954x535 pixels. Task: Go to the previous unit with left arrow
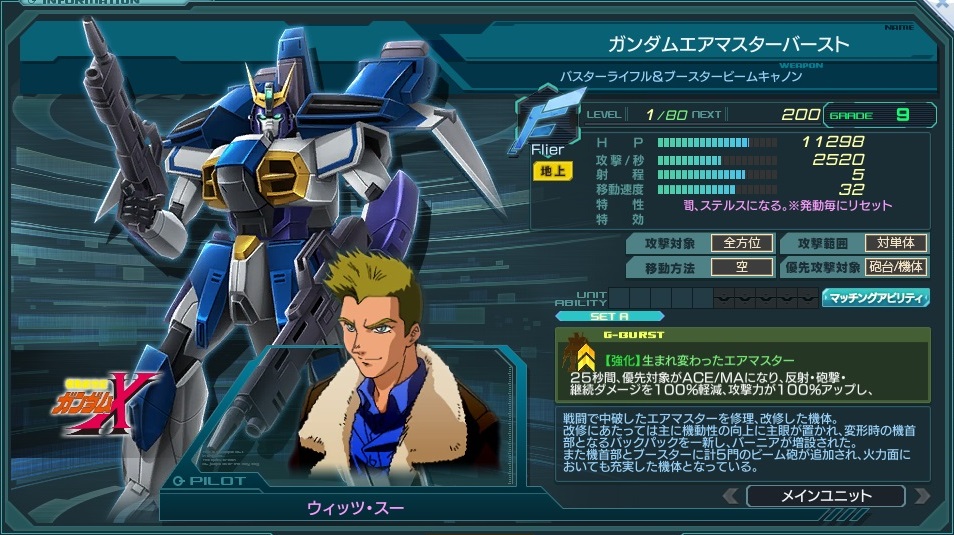pos(731,496)
